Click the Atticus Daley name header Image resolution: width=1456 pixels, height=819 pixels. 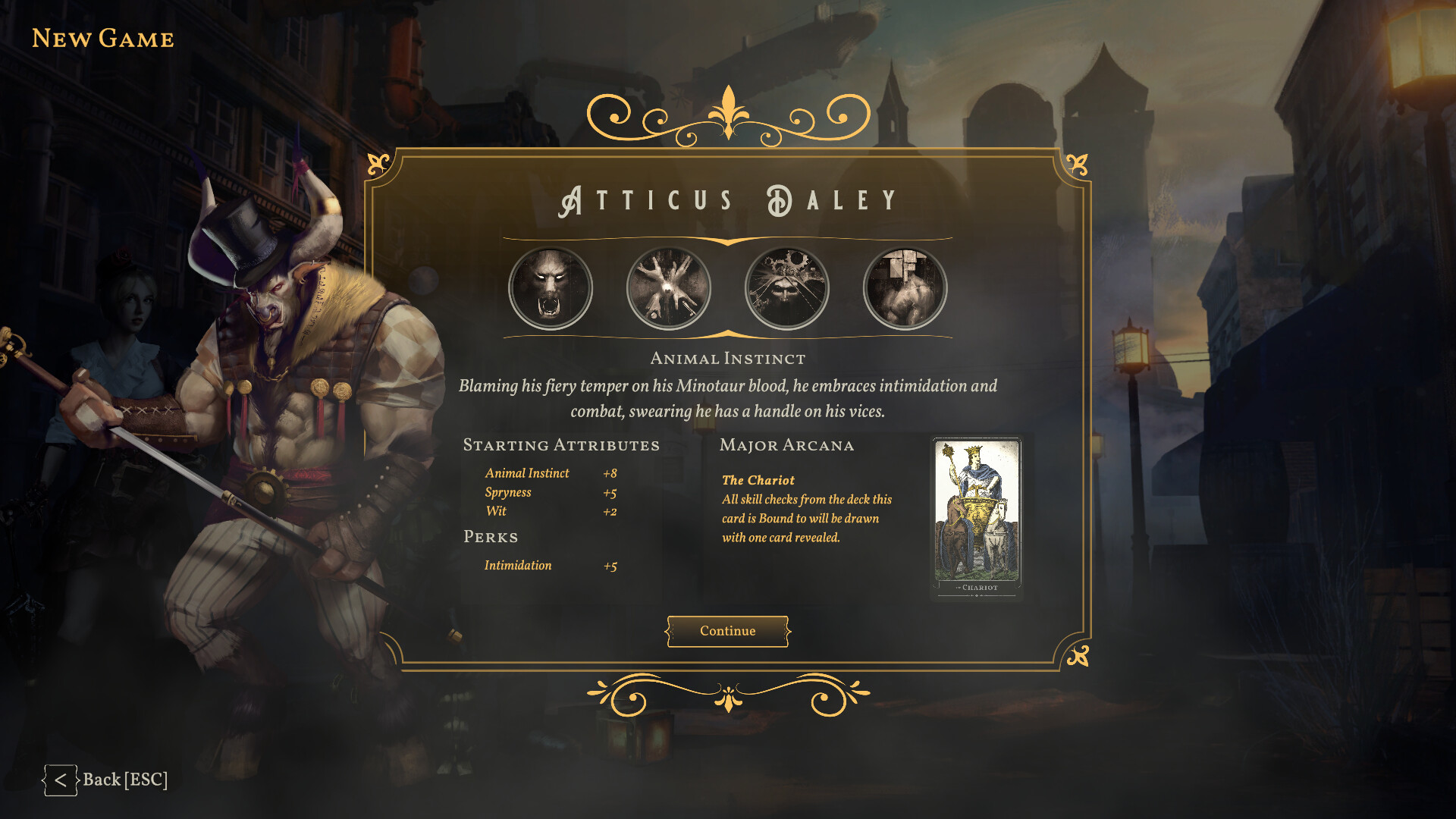click(727, 199)
